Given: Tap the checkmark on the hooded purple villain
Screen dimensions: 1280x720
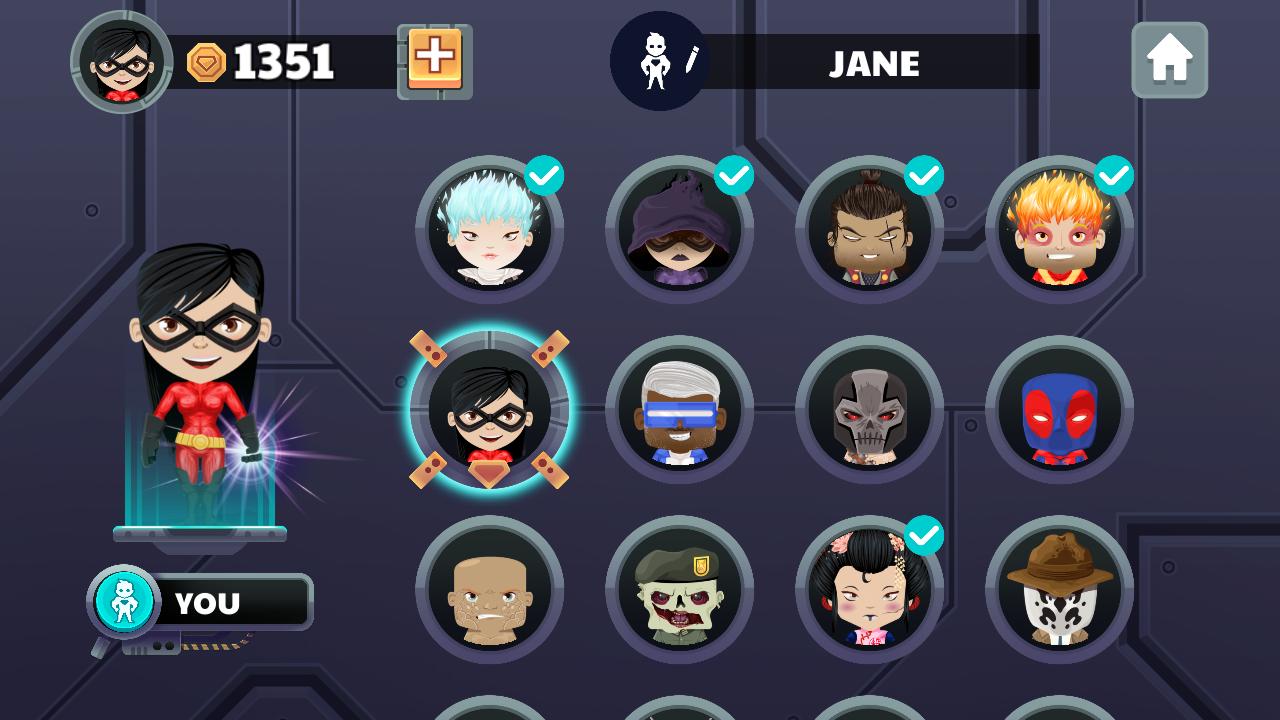Looking at the screenshot, I should coord(735,174).
